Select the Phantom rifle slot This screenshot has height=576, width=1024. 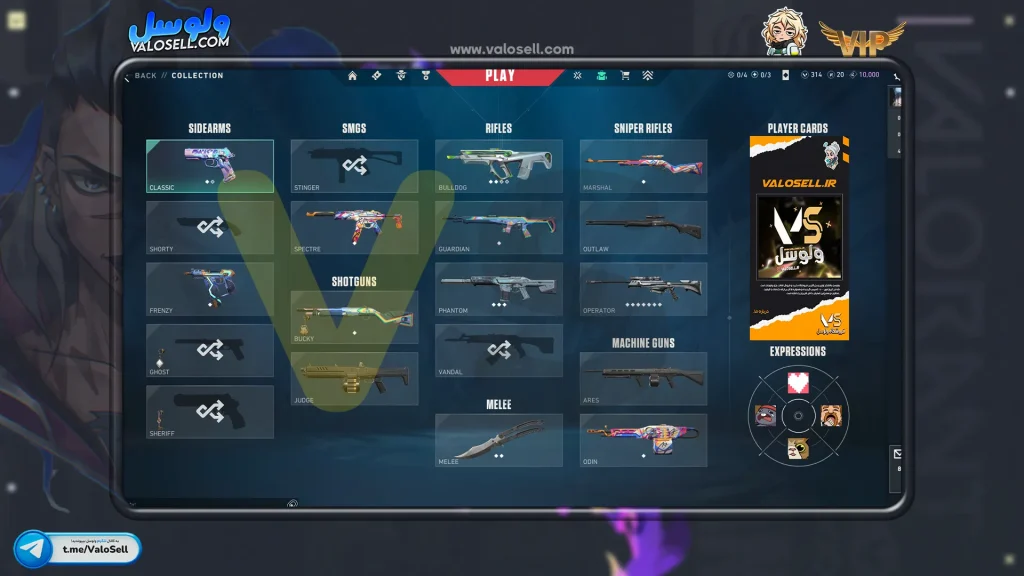point(498,289)
